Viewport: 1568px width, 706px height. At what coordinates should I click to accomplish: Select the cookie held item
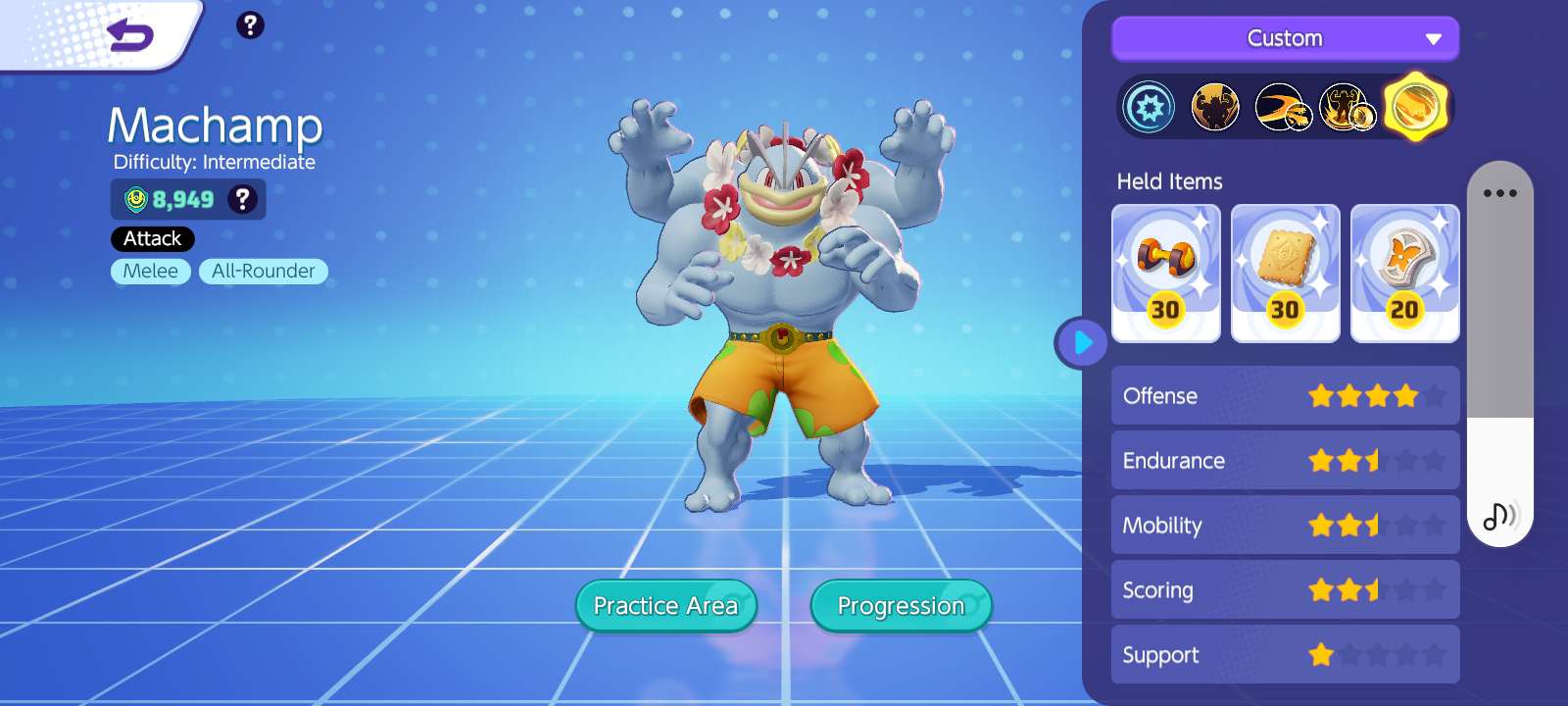point(1285,274)
